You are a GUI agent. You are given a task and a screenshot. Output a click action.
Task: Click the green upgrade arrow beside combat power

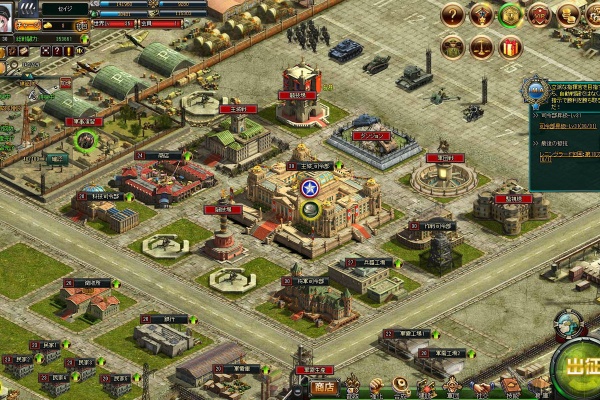click(84, 39)
